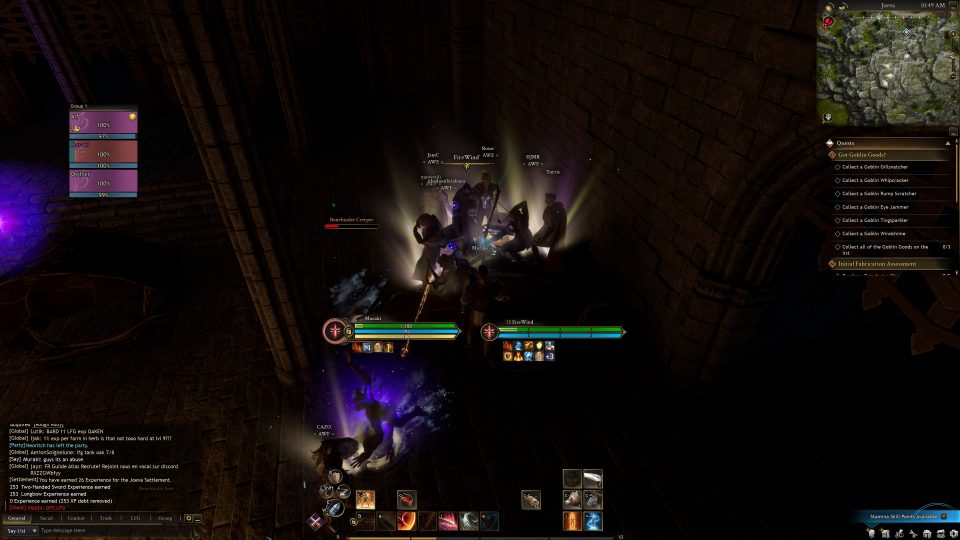Show the LFG chat tab
The height and width of the screenshot is (540, 960).
click(135, 518)
